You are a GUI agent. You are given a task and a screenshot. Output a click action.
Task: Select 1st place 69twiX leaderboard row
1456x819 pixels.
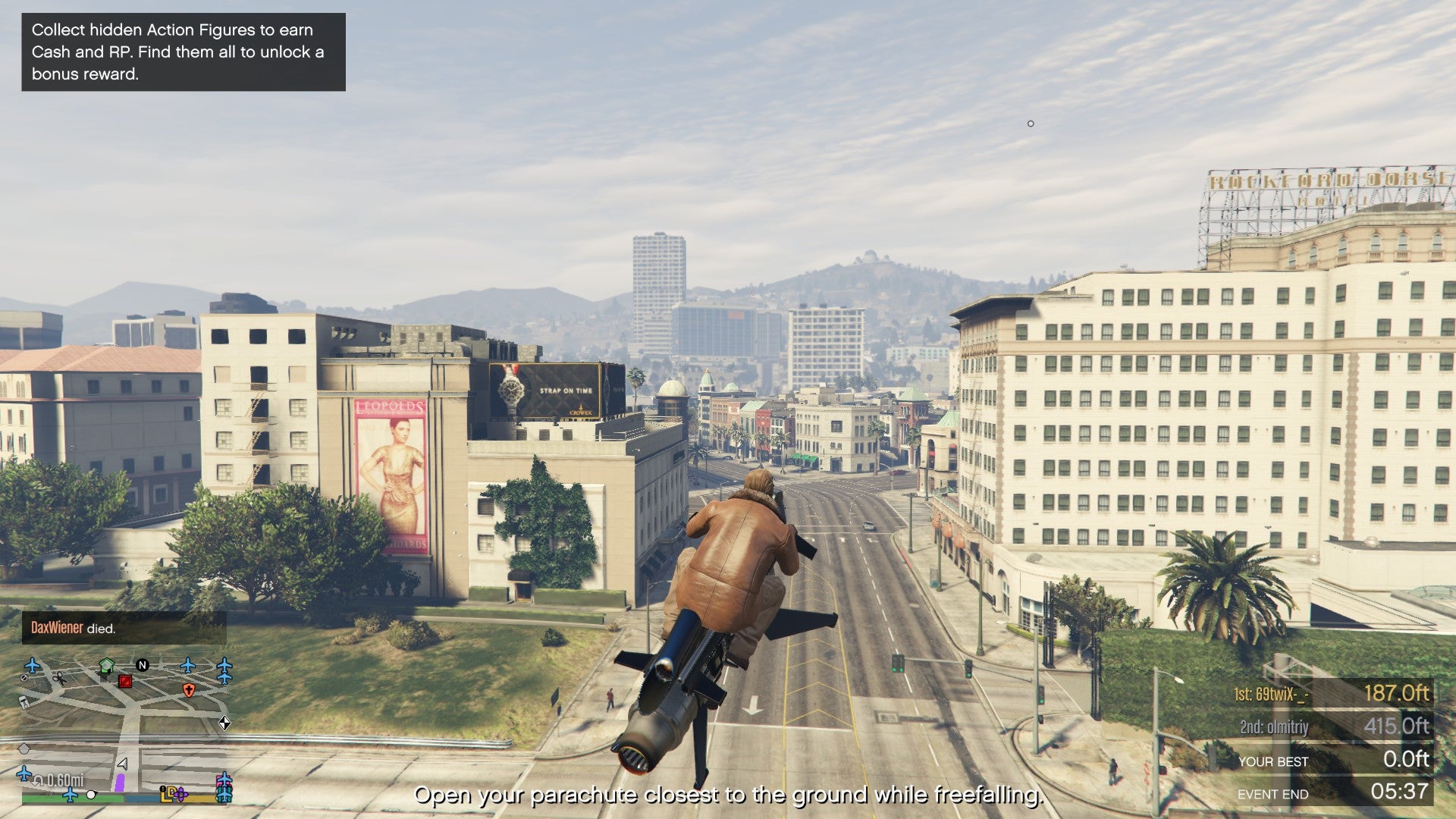(x=1332, y=693)
